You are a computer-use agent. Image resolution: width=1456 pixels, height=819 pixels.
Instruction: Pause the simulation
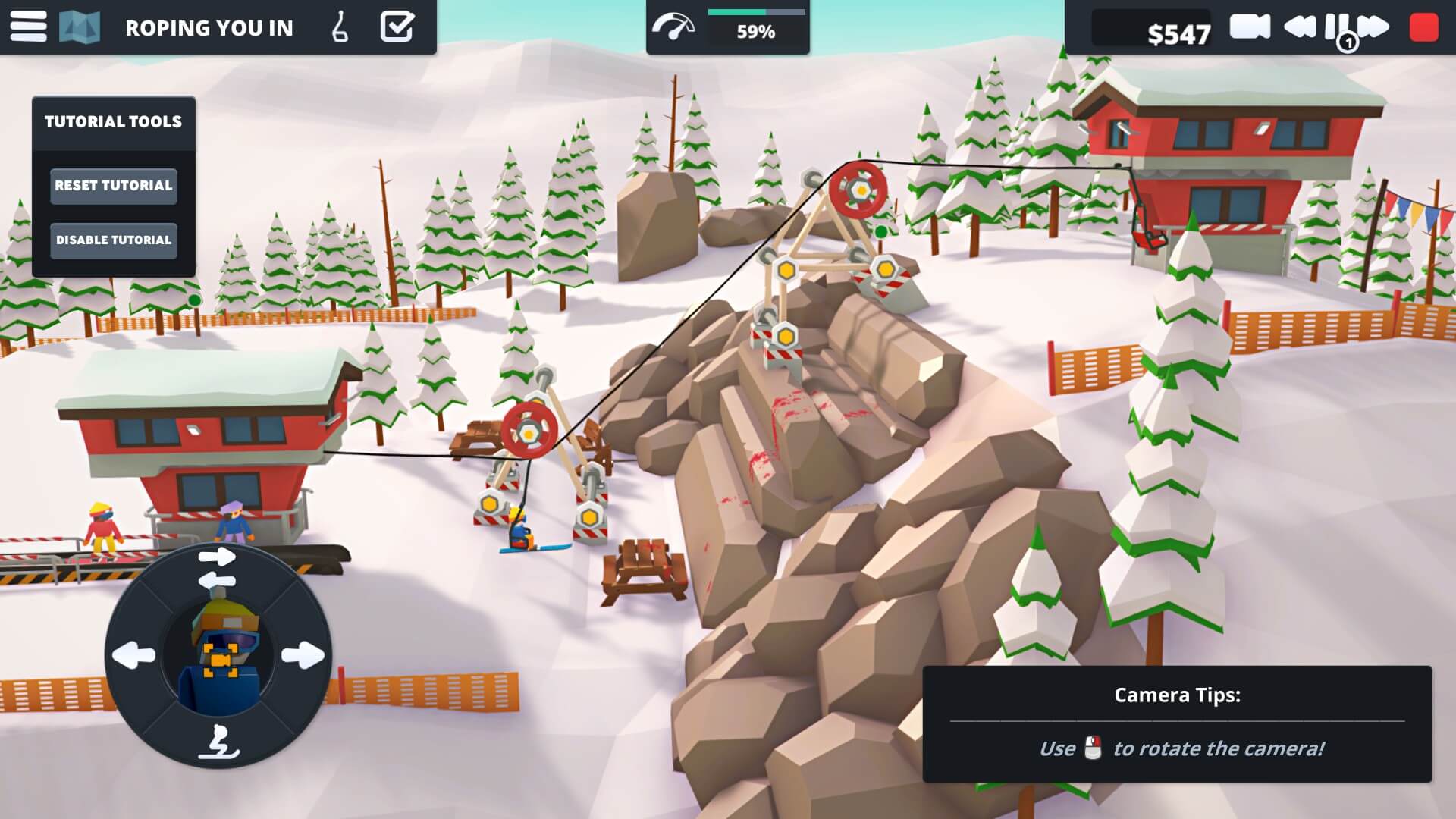1336,27
